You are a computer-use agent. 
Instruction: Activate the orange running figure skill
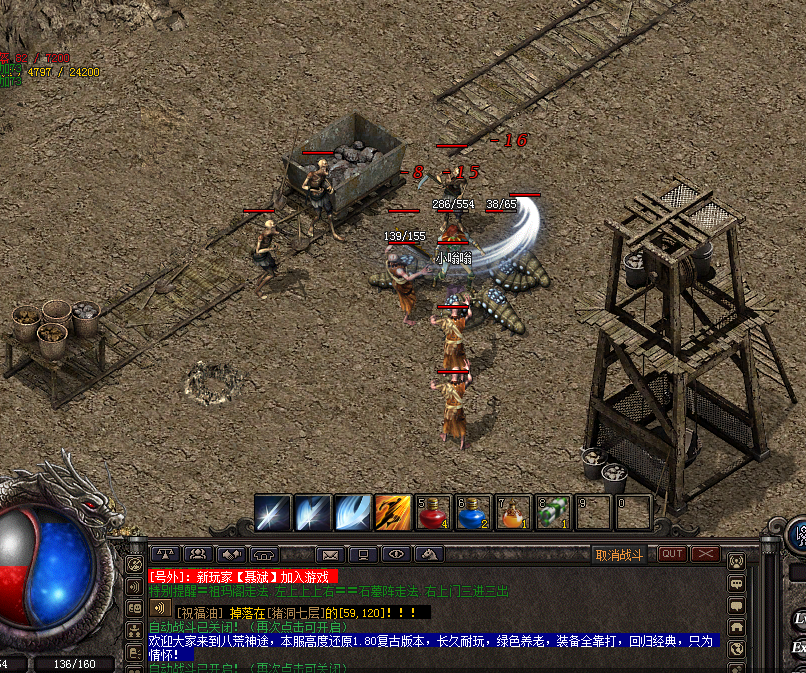coord(393,513)
